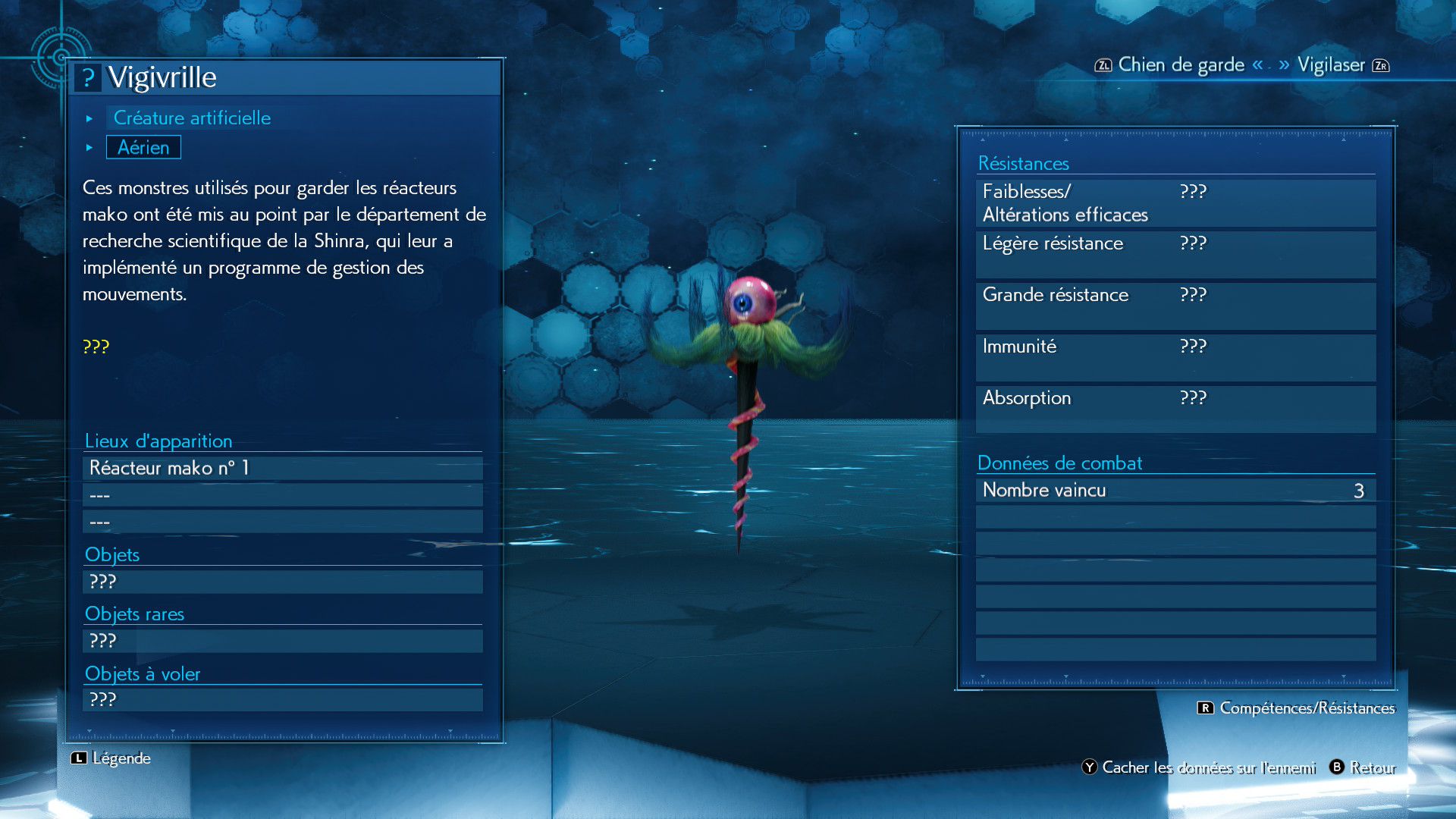Select the Nombre vaincu row
Screen dimensions: 1456x819
1175,491
